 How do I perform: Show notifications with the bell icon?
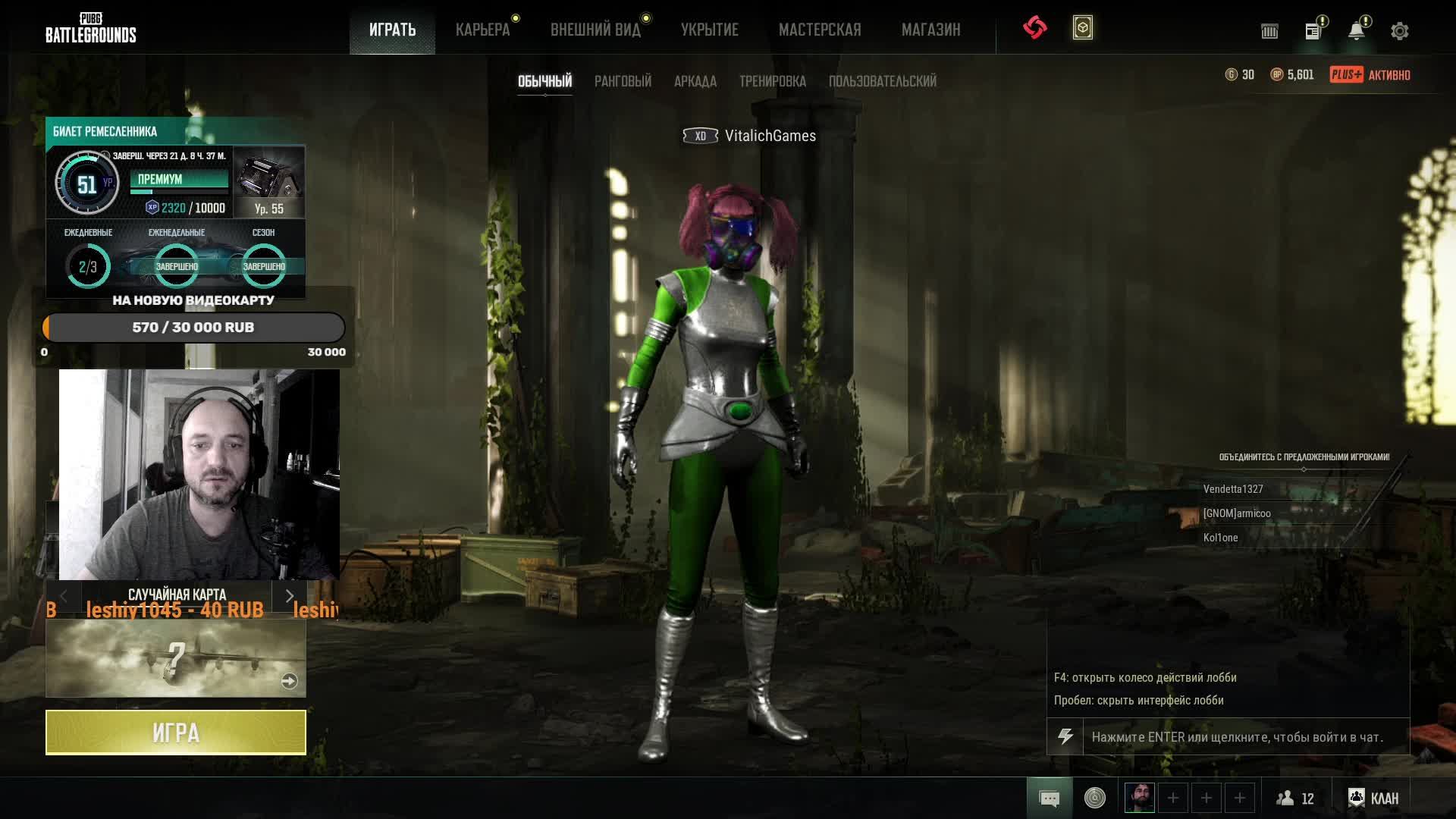click(x=1356, y=31)
